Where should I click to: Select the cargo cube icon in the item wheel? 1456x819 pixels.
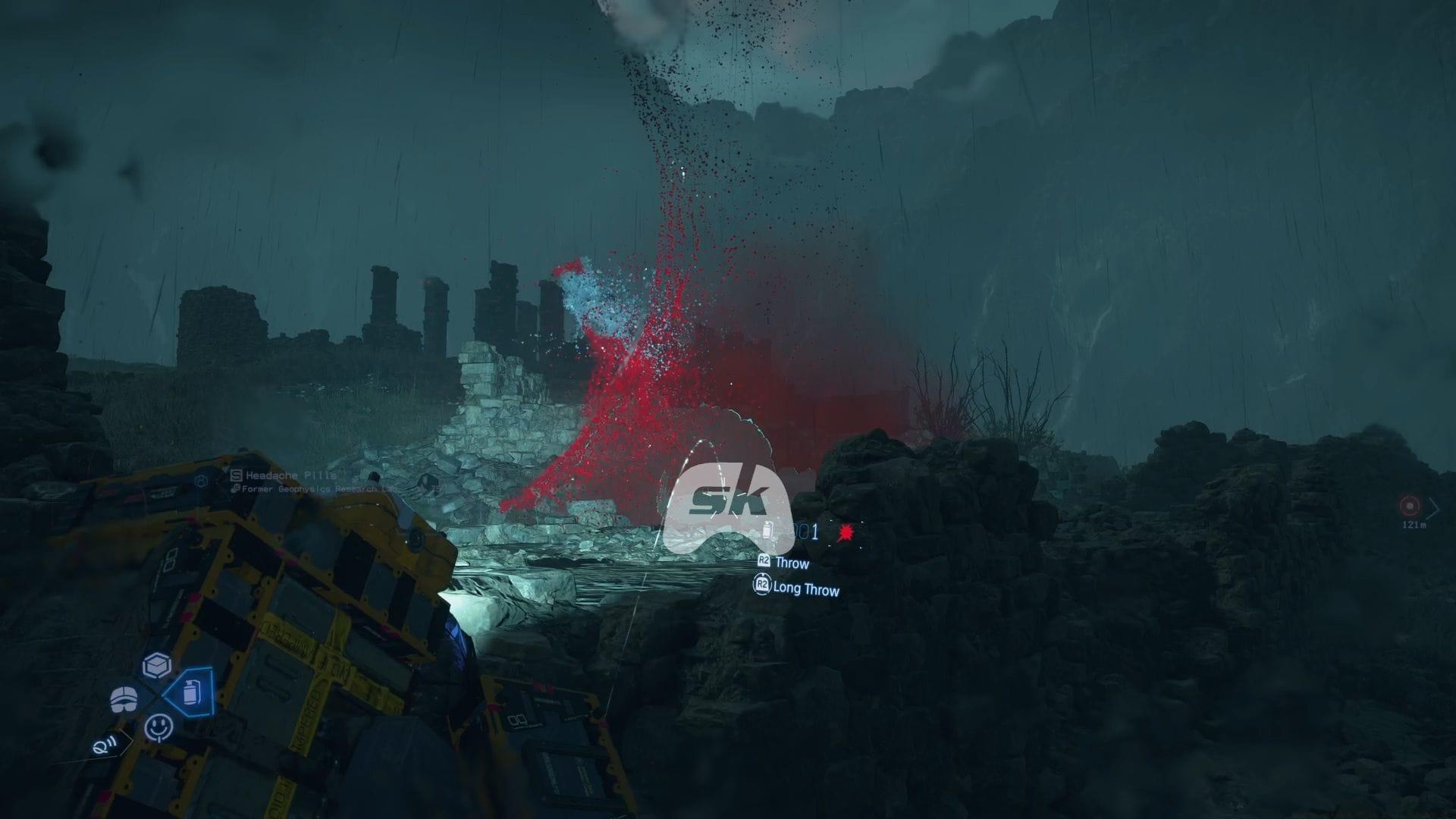coord(156,664)
